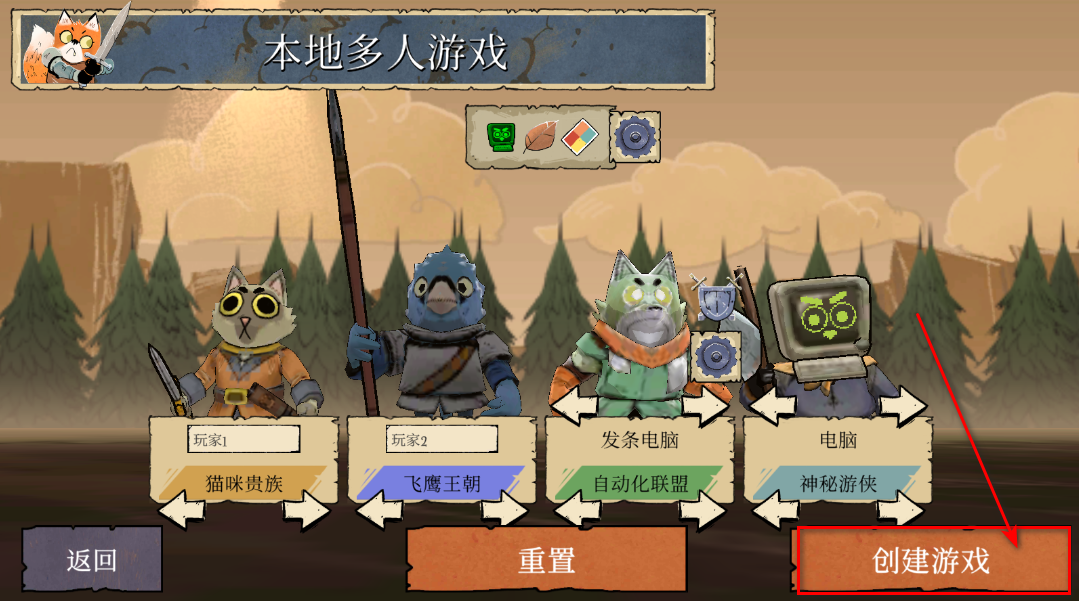Open the gear under the shield badge
The width and height of the screenshot is (1079, 601).
click(x=716, y=355)
